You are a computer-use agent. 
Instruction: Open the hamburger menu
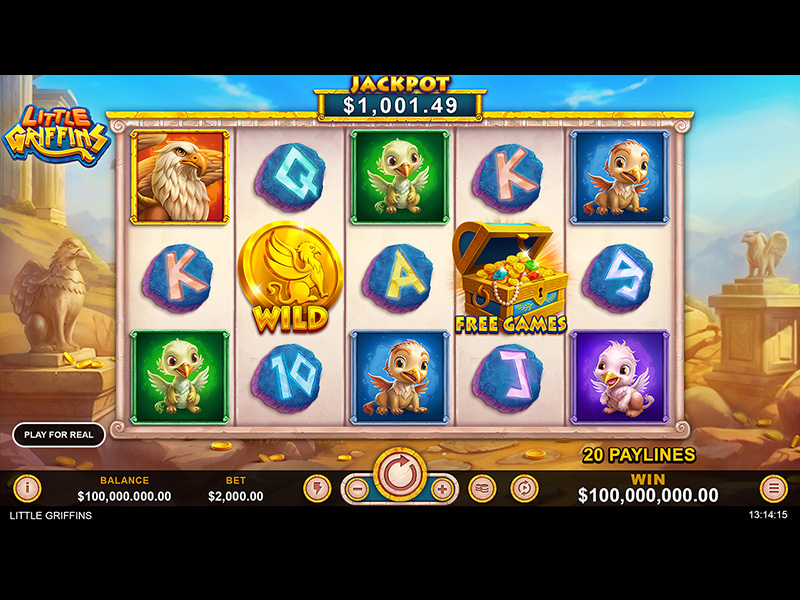[x=773, y=489]
